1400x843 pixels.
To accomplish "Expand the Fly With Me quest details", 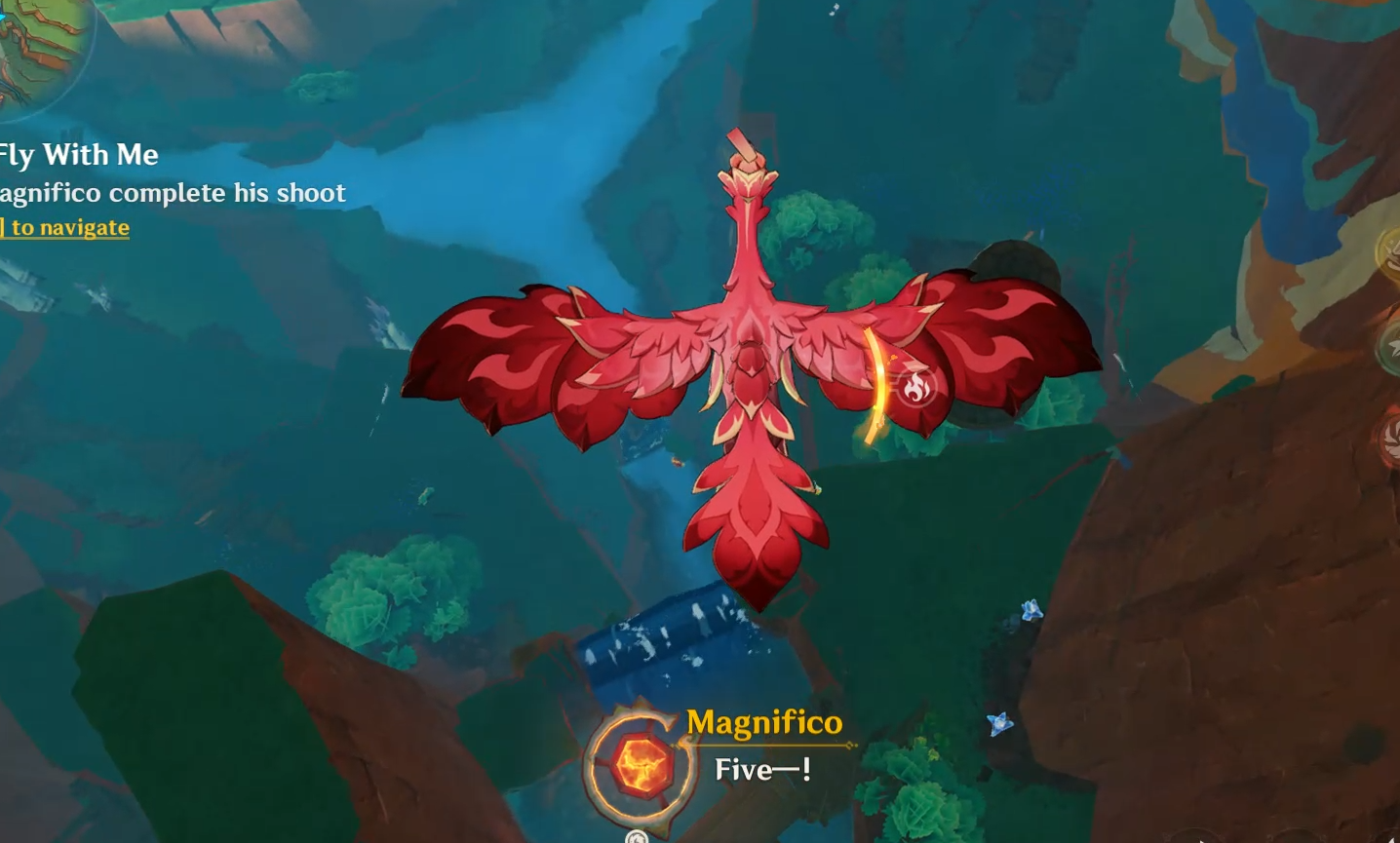I will click(x=80, y=154).
